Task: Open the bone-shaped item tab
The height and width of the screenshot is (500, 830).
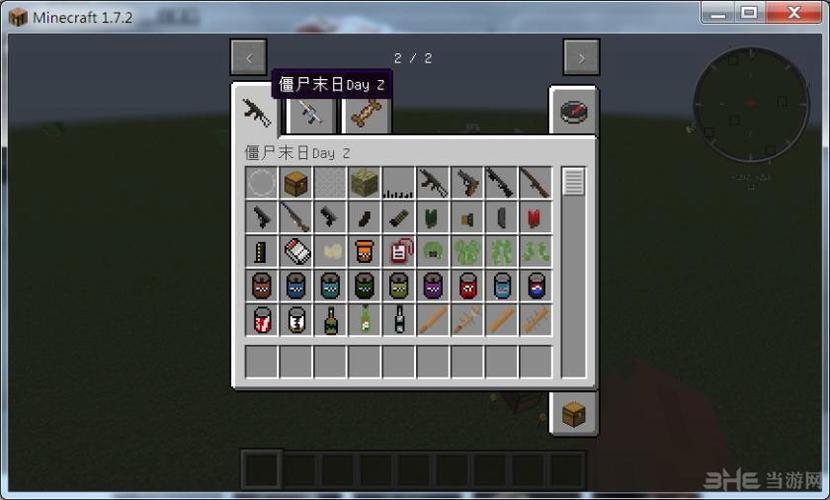Action: (365, 114)
